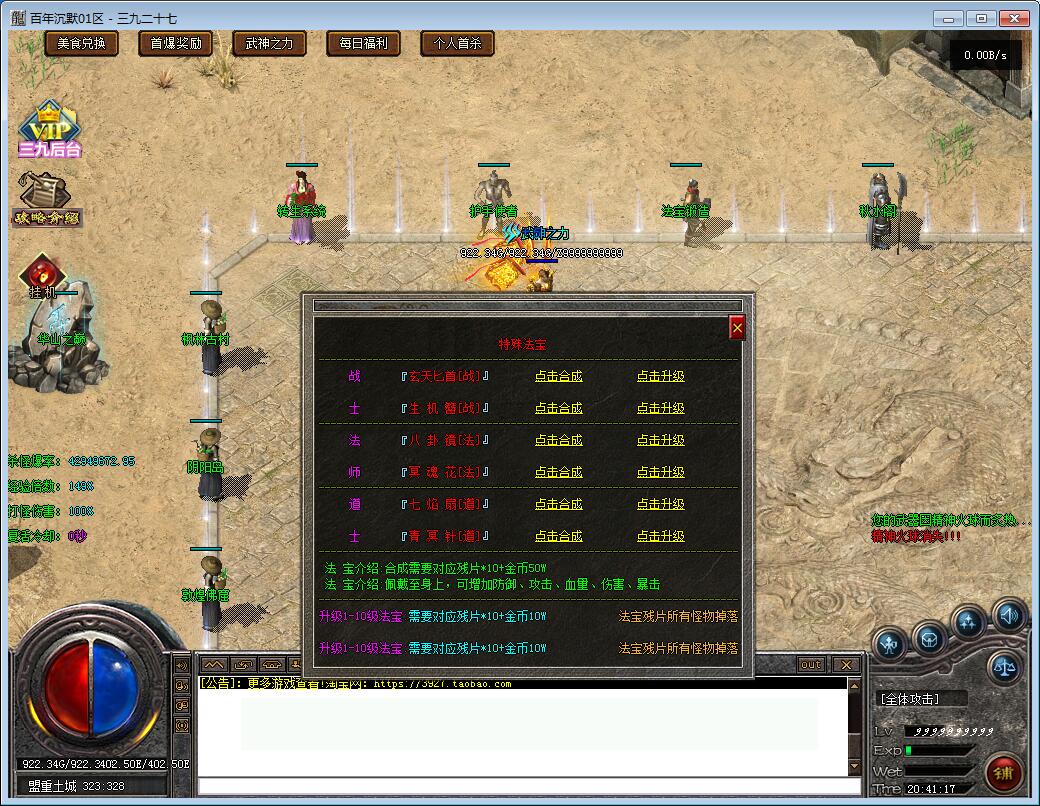Screen dimensions: 1040x806
Task: Open the bag chest round icon
Action: (930, 637)
